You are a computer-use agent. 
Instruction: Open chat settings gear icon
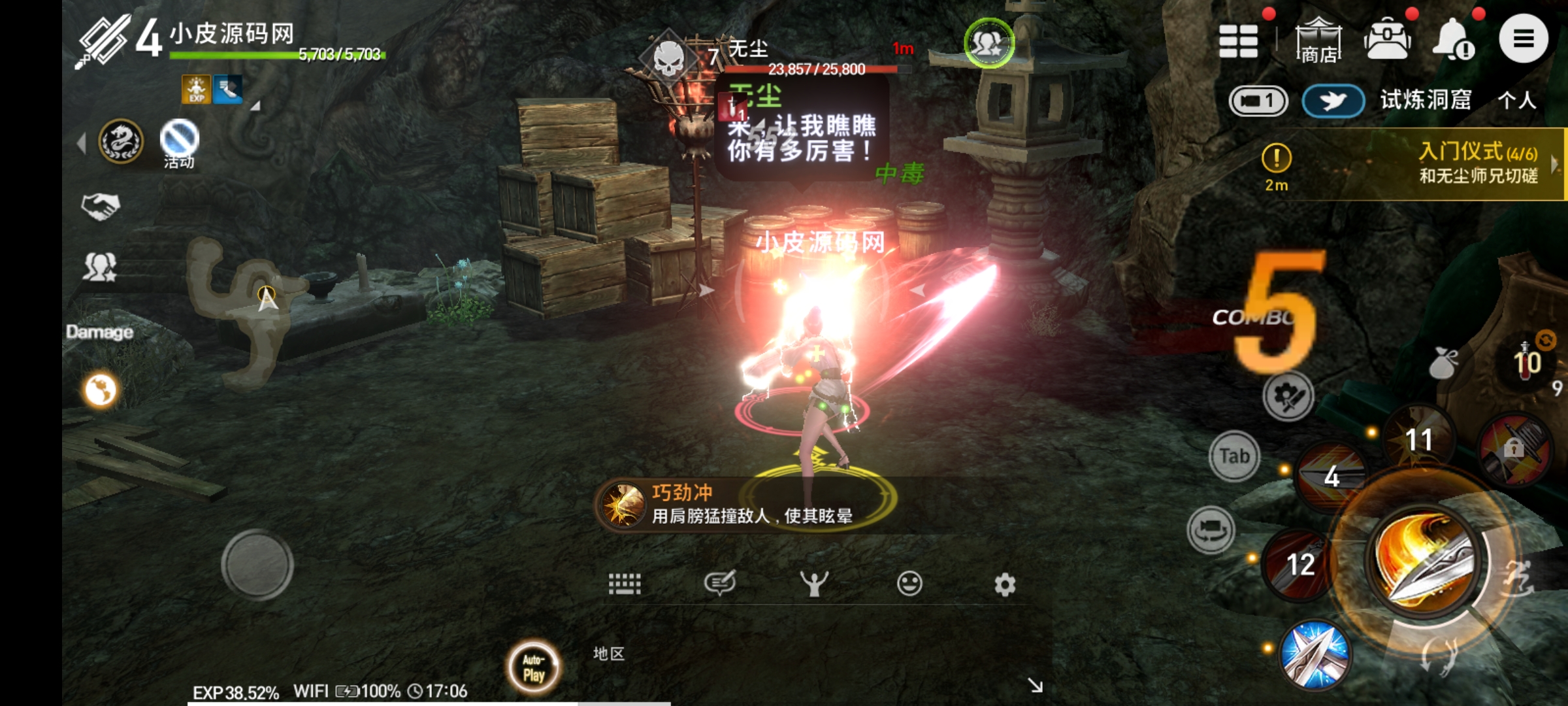(x=1005, y=584)
